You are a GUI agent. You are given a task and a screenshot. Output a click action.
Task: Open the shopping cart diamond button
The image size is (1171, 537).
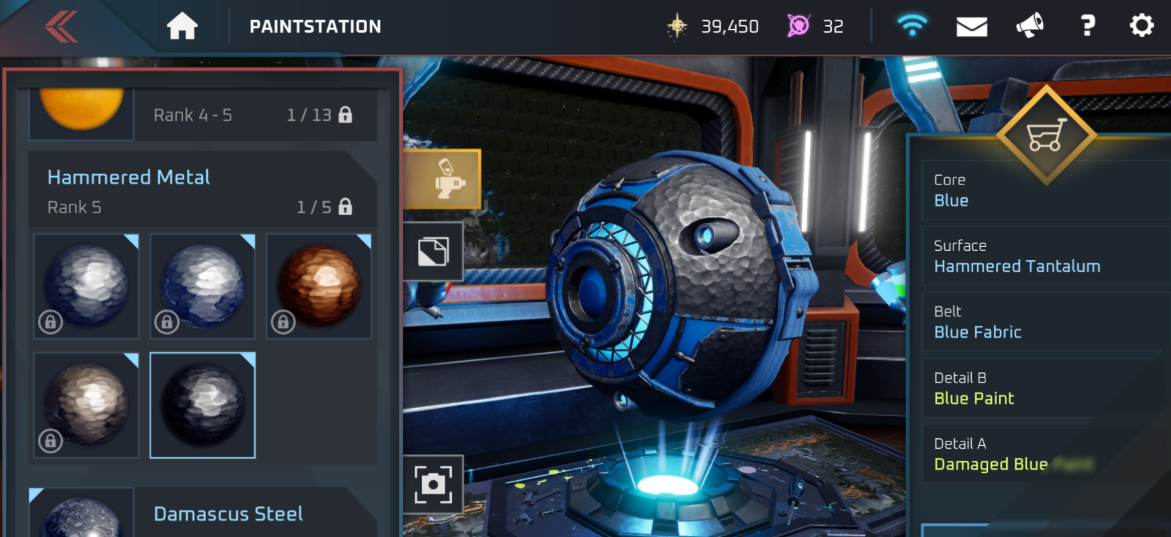pyautogui.click(x=1046, y=136)
